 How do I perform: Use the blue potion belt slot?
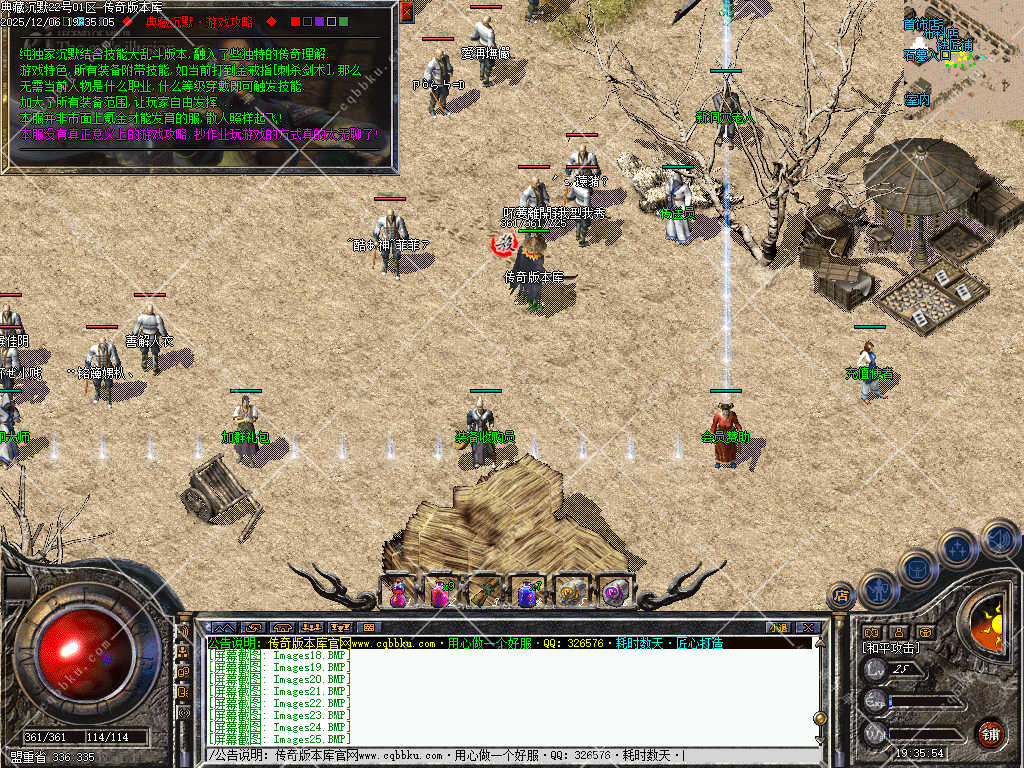[528, 593]
